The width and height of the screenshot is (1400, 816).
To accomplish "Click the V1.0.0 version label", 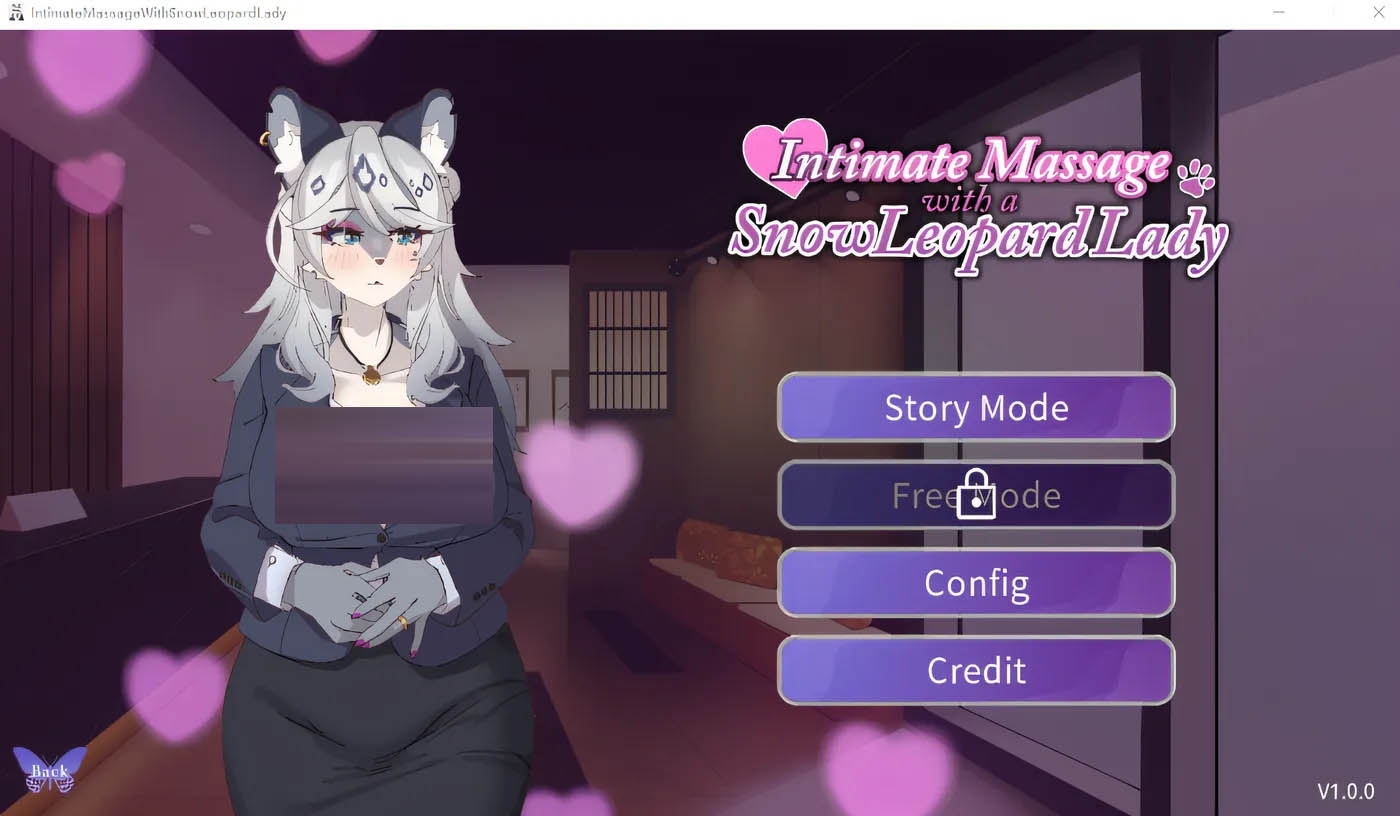I will 1345,792.
